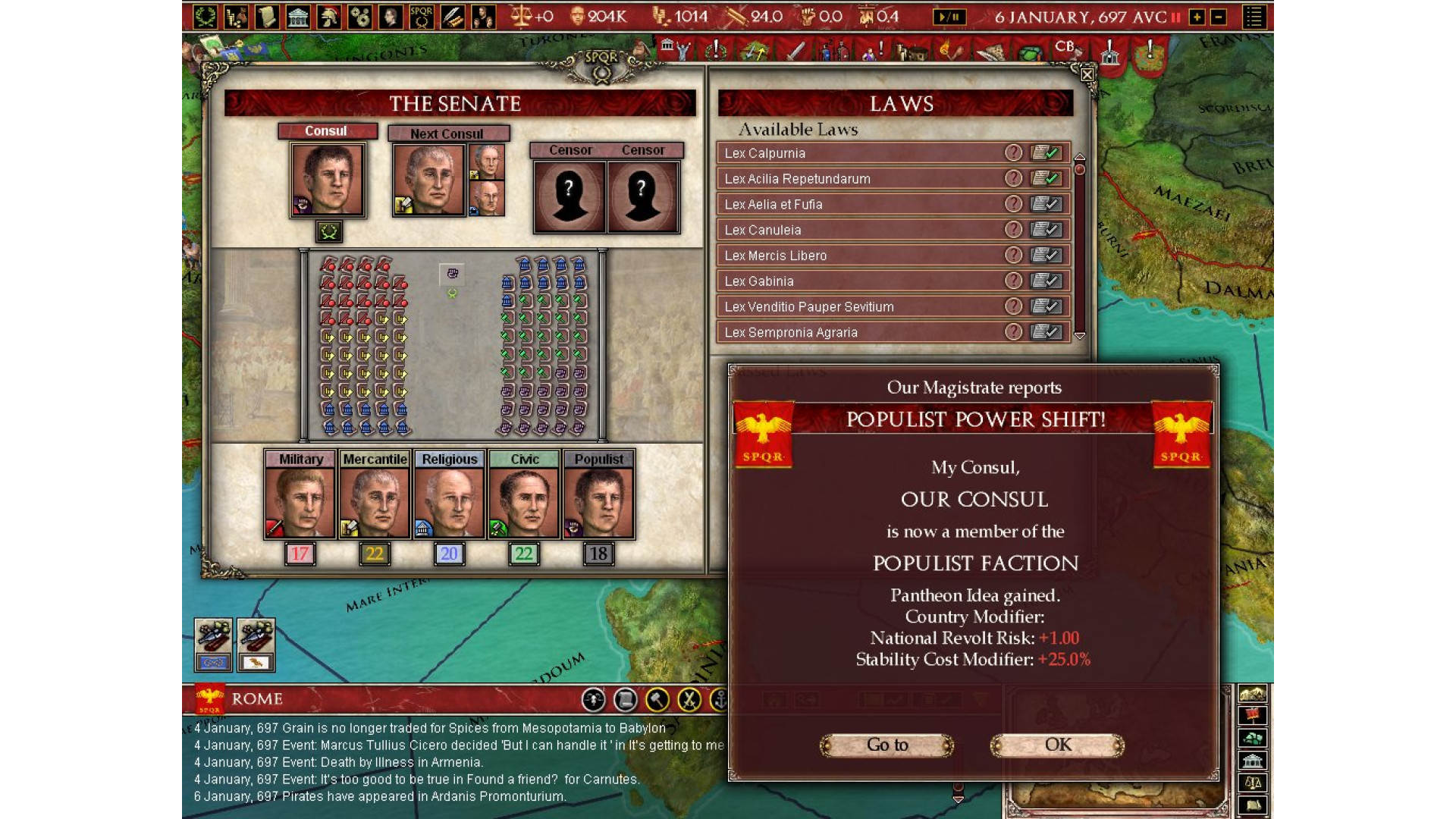Confirm the Populist Power Shift with OK
The image size is (1456, 819).
(1057, 745)
